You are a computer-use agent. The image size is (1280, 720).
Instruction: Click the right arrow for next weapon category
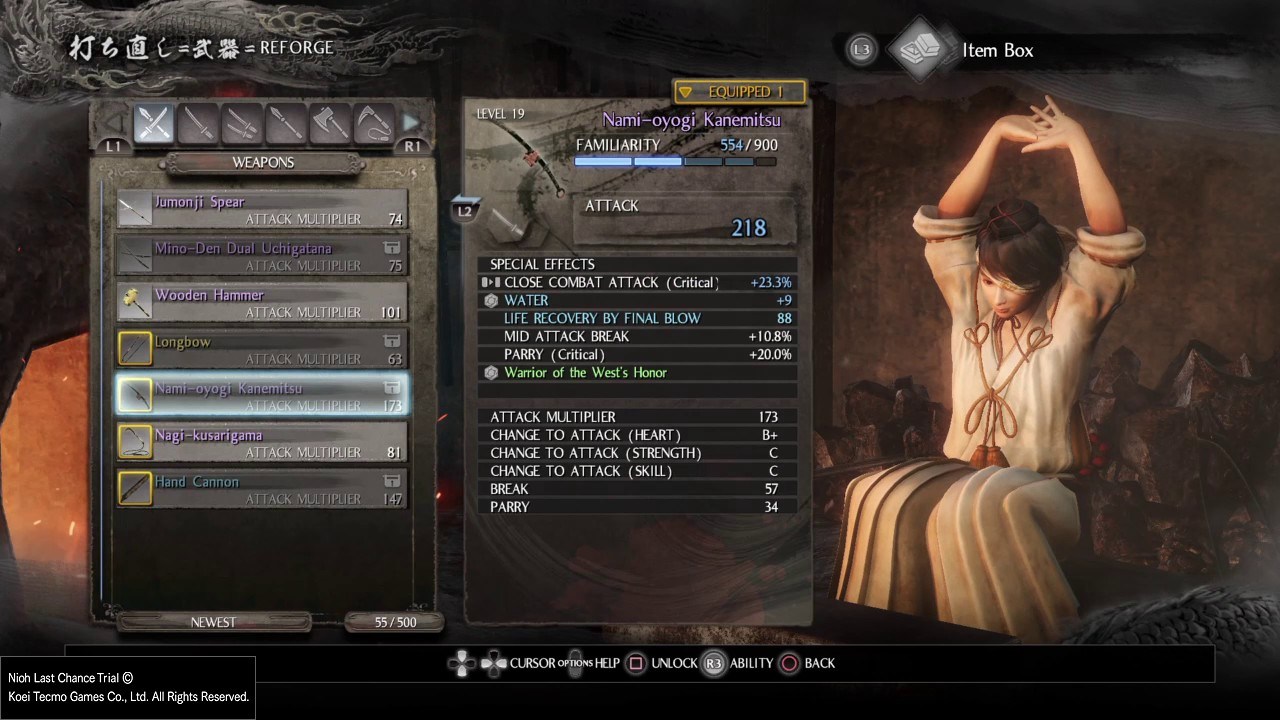pos(411,123)
